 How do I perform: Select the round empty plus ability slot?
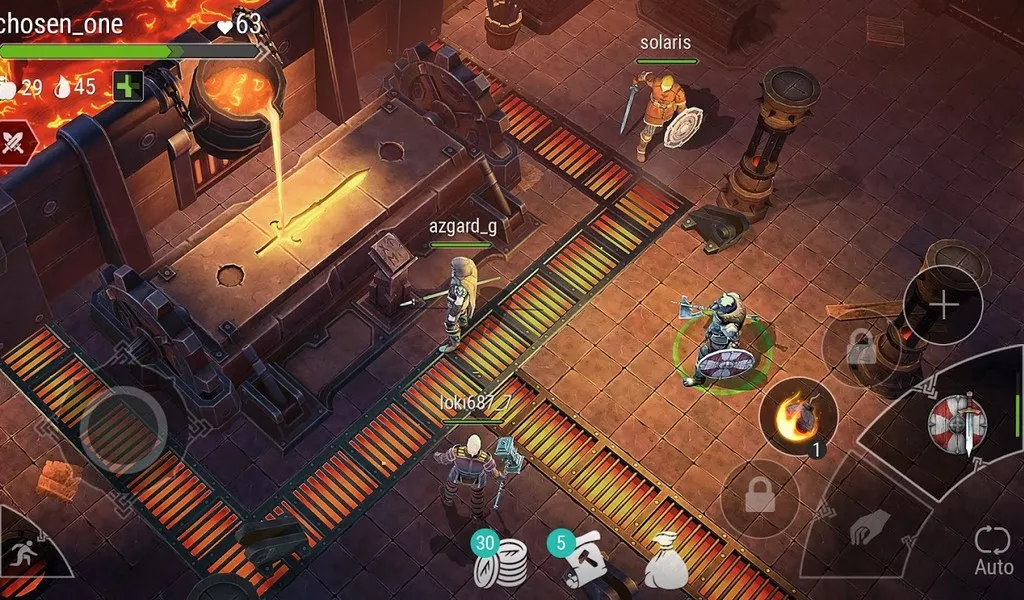(x=943, y=305)
